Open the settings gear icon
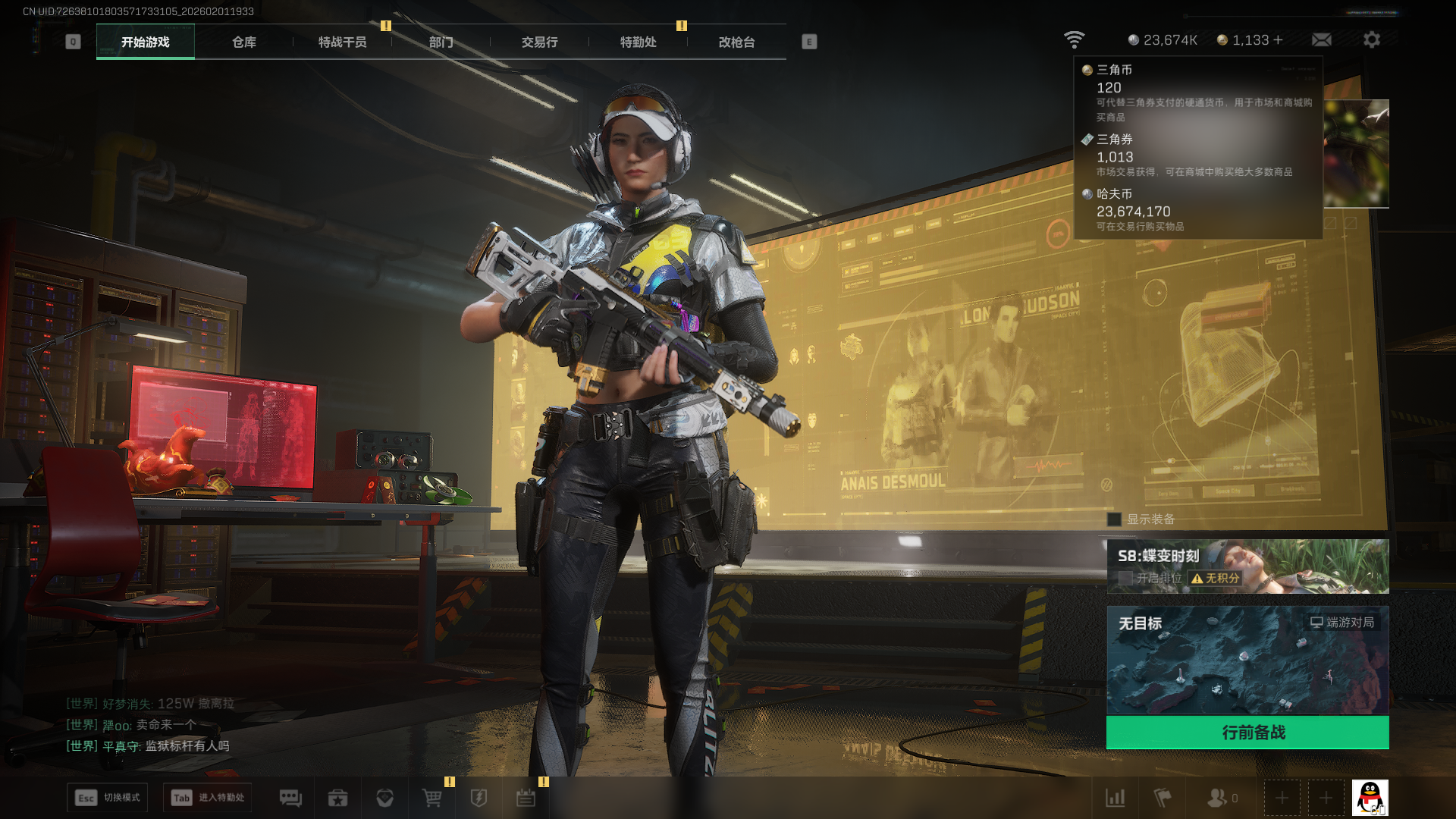The width and height of the screenshot is (1456, 819). pos(1371,40)
